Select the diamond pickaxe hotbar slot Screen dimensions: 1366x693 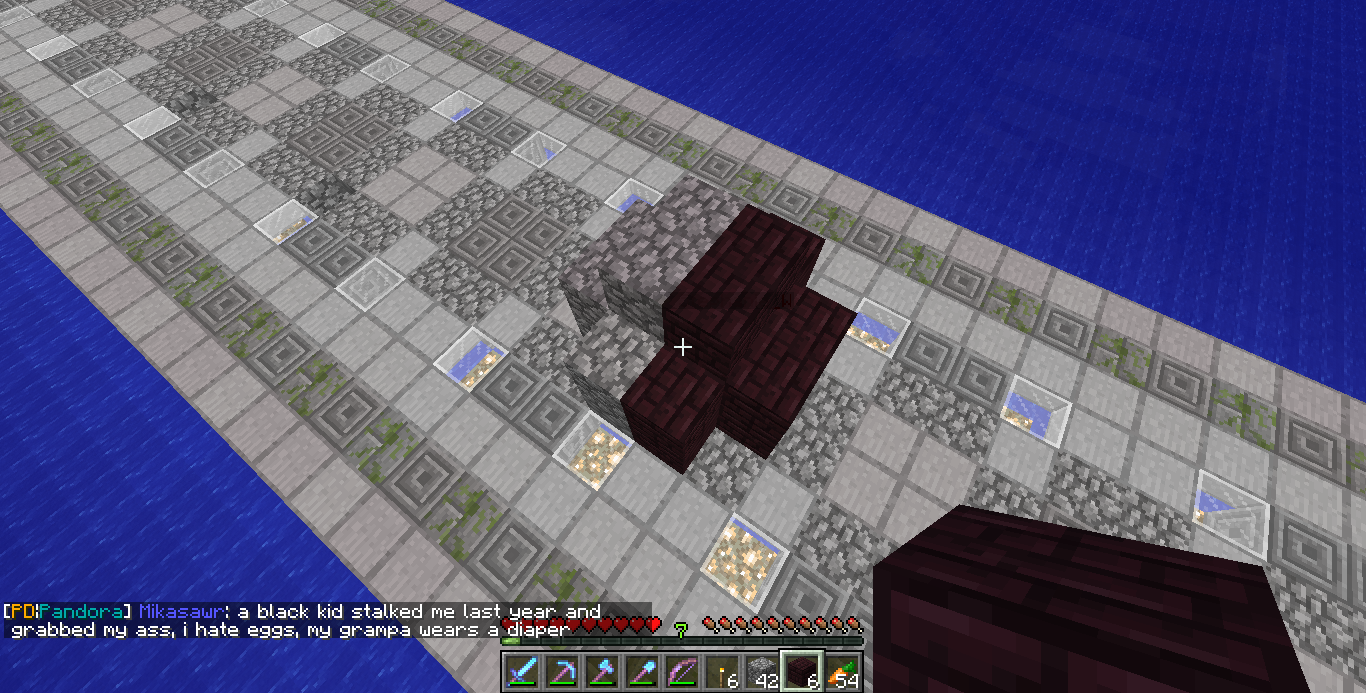pos(561,672)
